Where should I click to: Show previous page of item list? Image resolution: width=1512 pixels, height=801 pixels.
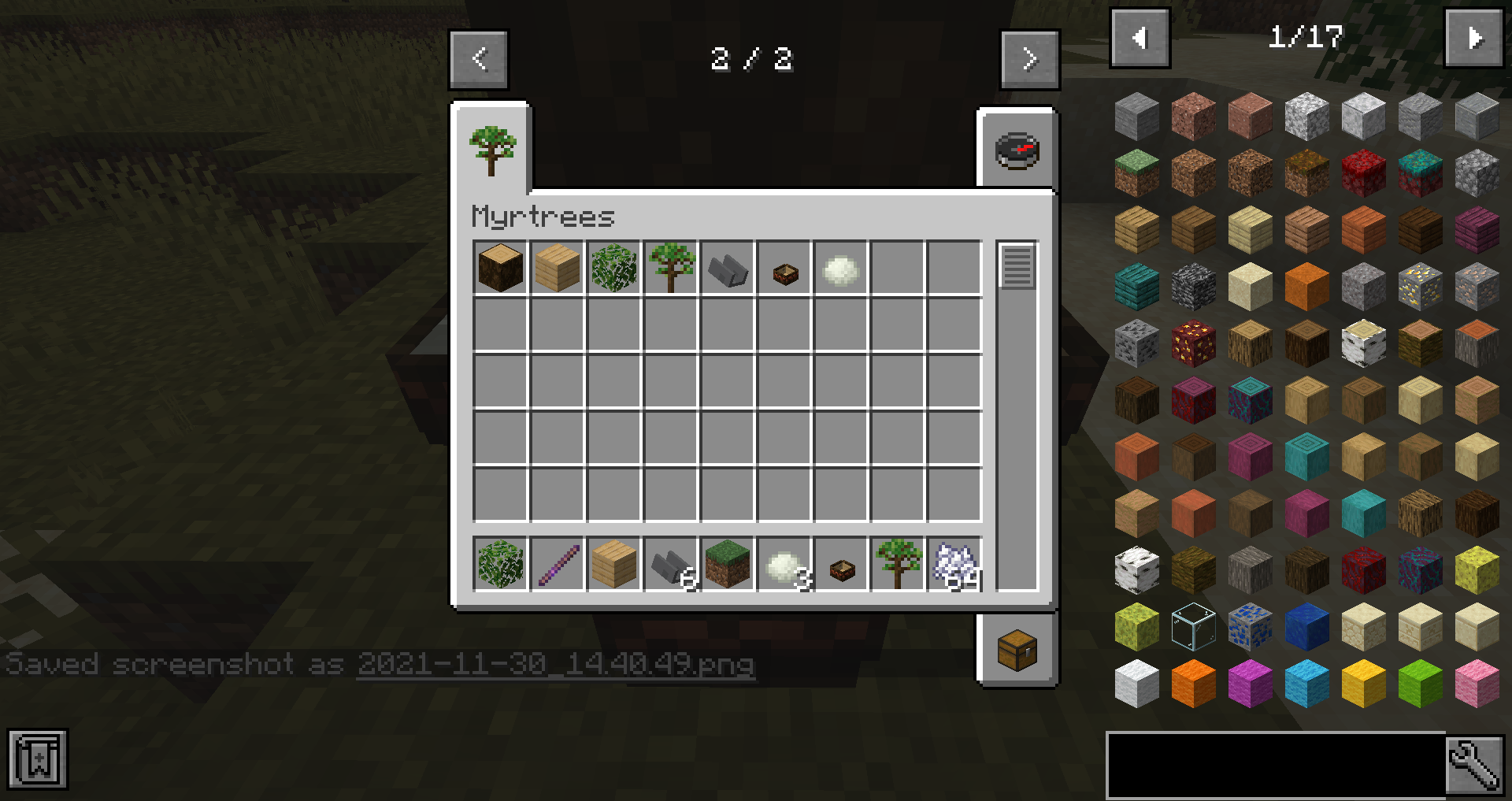tap(1140, 39)
